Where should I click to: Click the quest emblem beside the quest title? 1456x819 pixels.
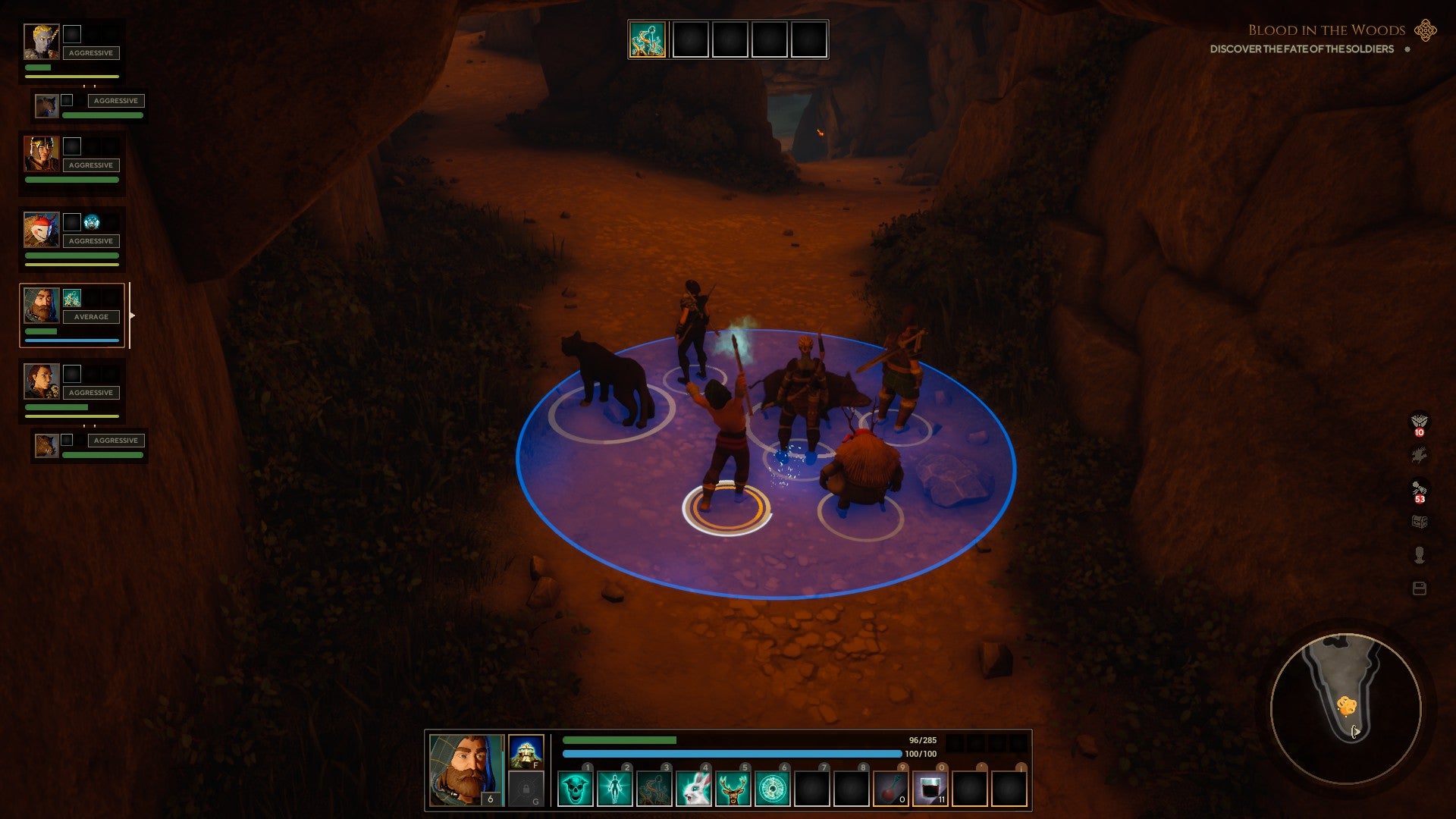1424,32
